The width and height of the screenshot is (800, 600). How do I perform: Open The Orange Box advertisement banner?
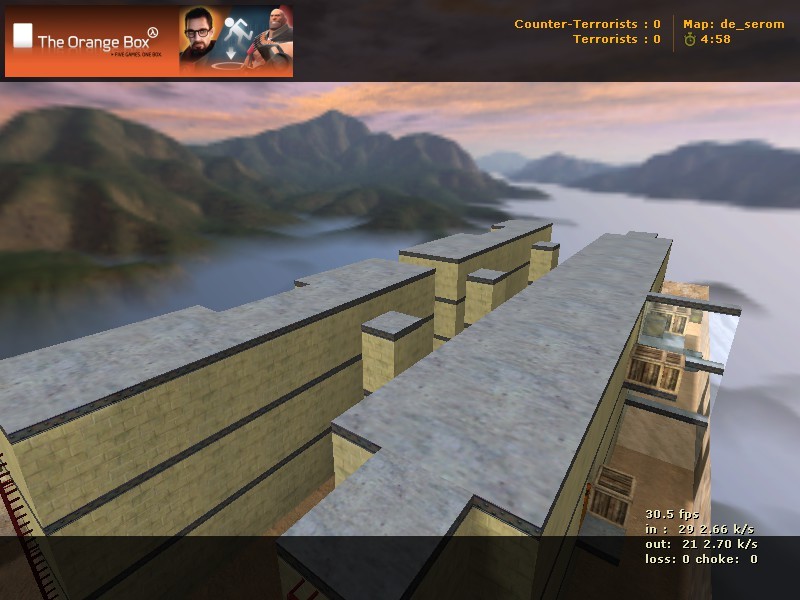(x=149, y=41)
